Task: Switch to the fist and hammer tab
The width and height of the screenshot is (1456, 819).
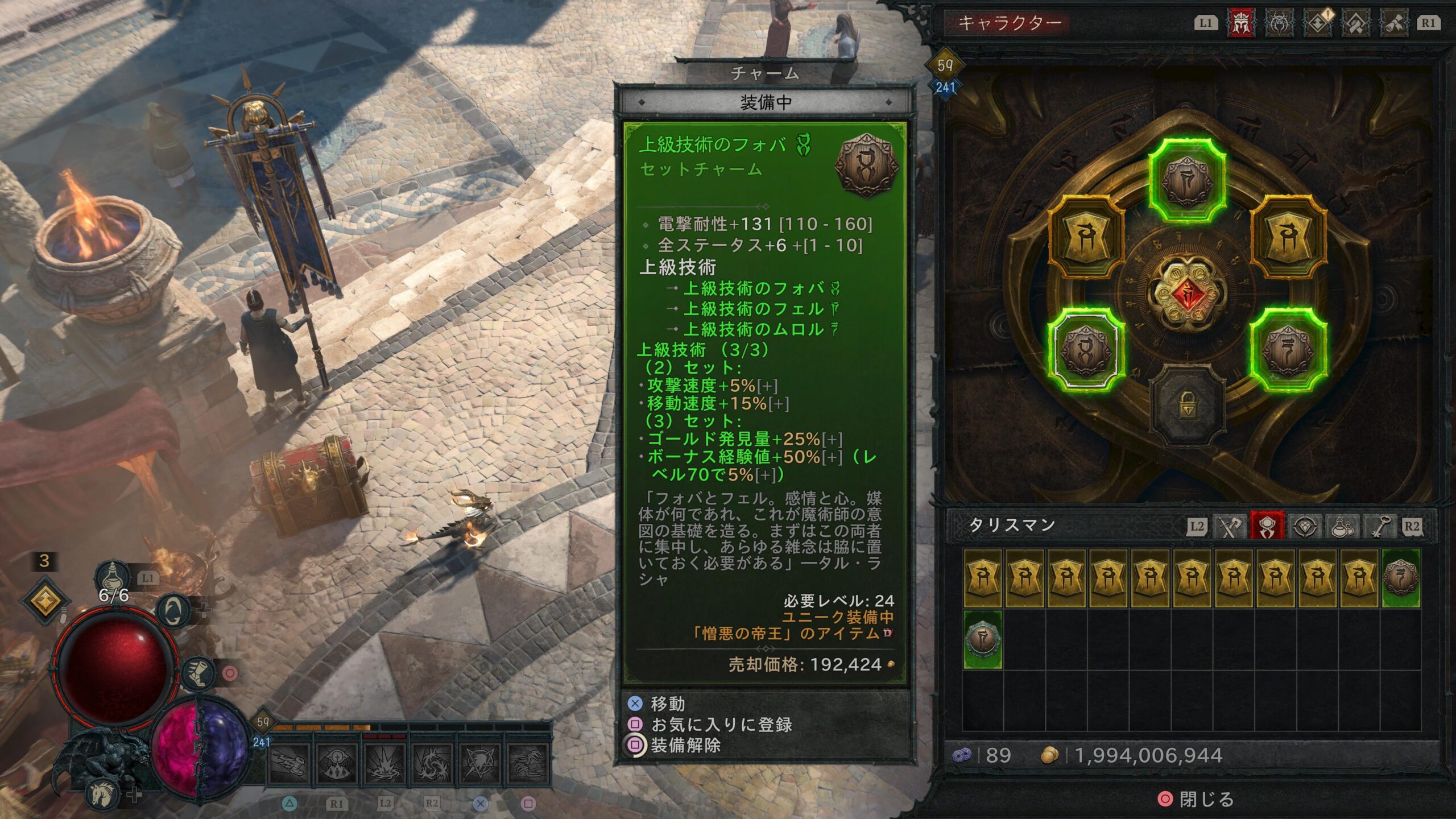Action: [x=1355, y=24]
